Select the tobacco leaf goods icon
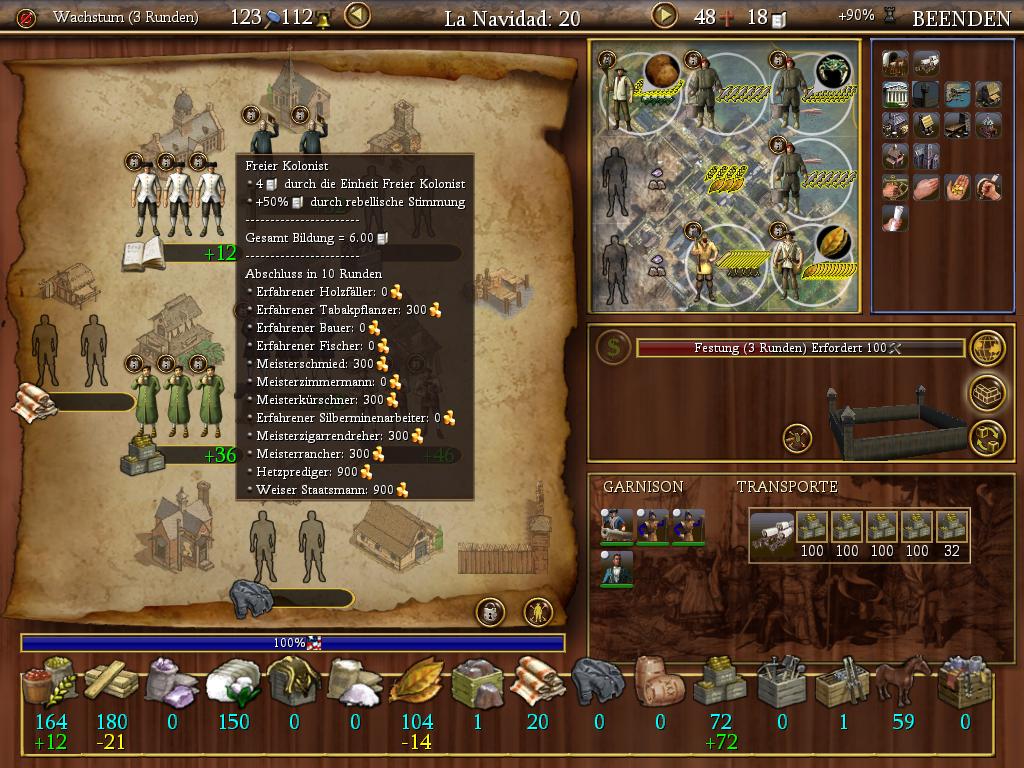Screen dimensions: 1024x768 pos(416,684)
